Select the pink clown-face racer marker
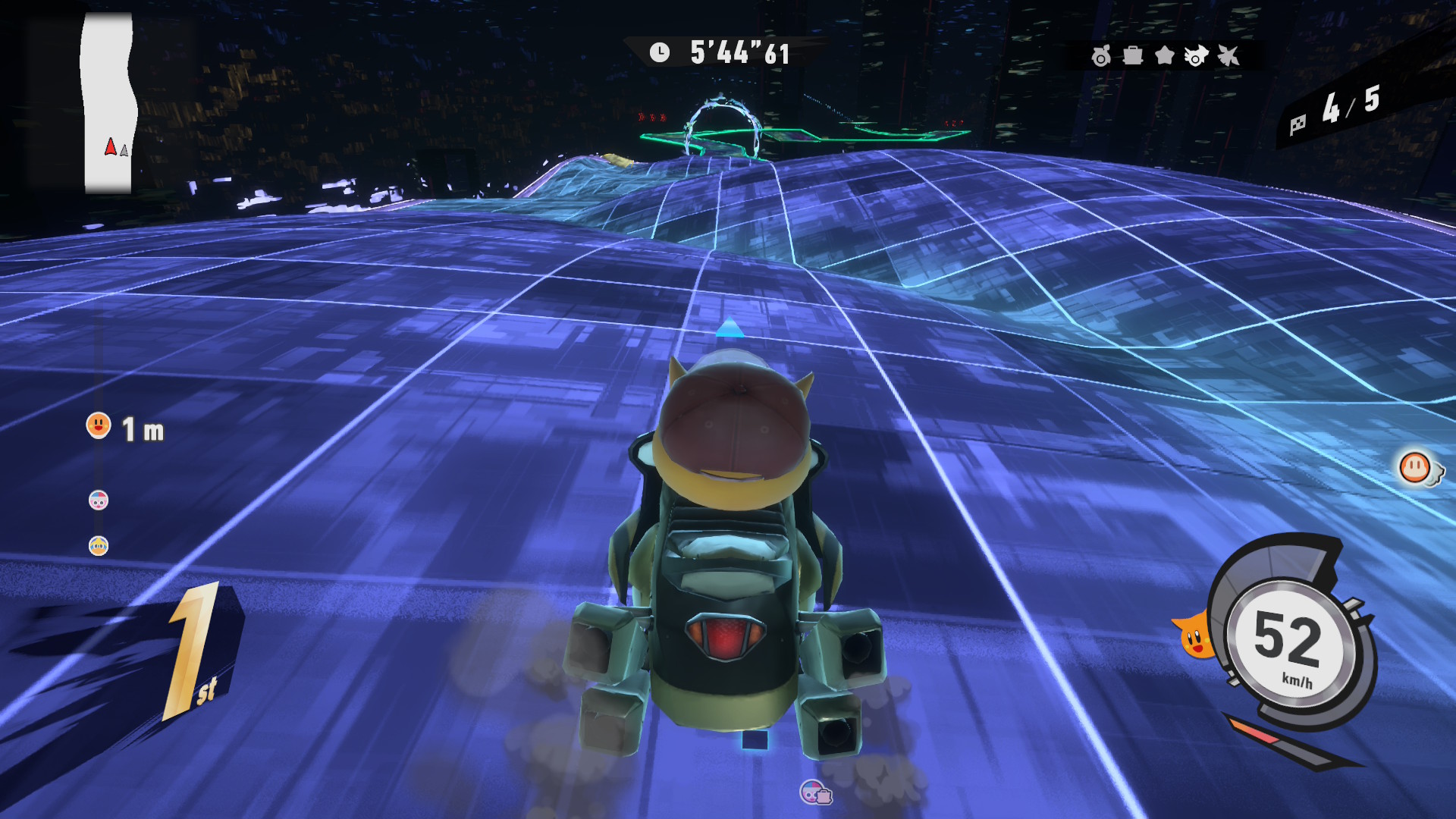This screenshot has width=1456, height=819. (x=99, y=500)
